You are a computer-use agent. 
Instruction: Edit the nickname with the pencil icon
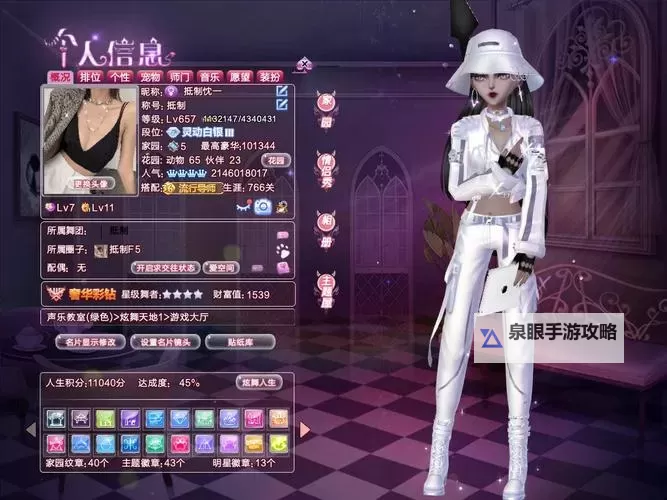click(282, 92)
